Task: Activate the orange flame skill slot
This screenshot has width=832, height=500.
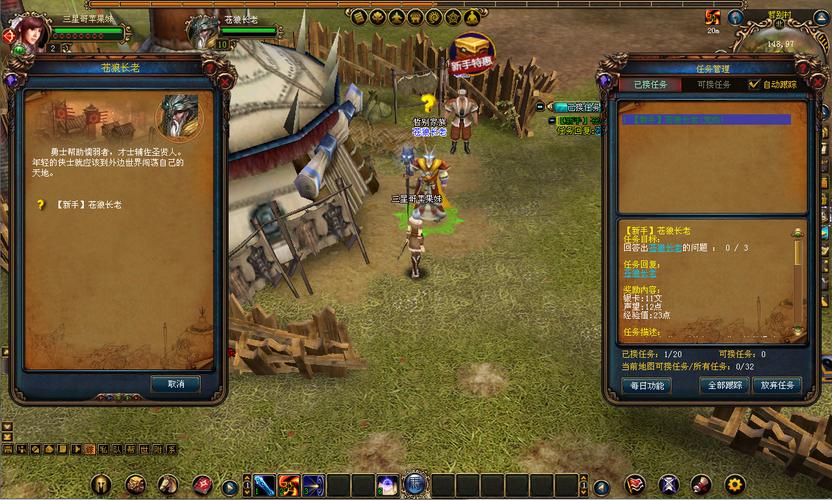Action: pyautogui.click(x=289, y=485)
